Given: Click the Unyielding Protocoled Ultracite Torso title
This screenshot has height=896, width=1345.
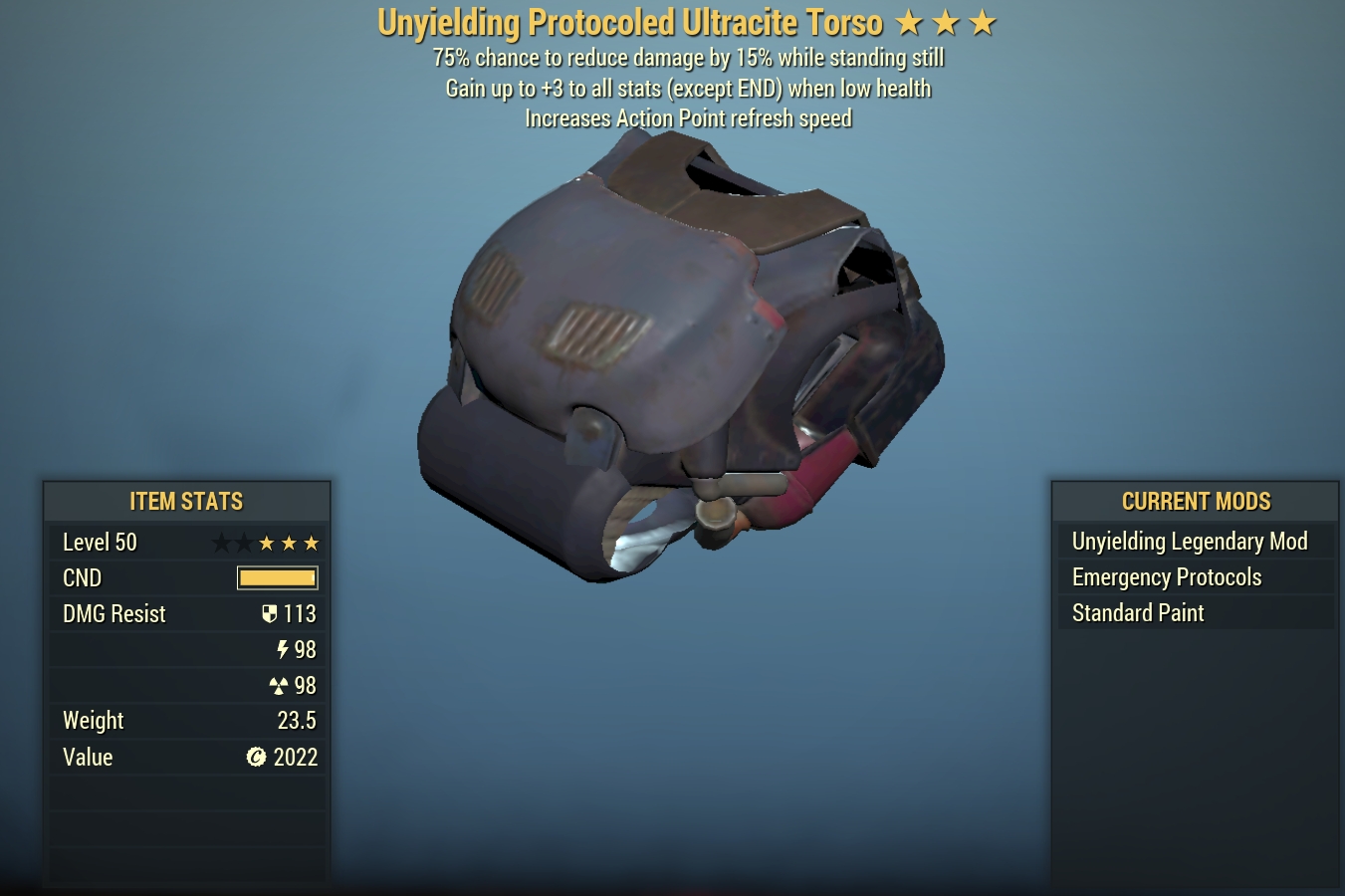Looking at the screenshot, I should (630, 21).
